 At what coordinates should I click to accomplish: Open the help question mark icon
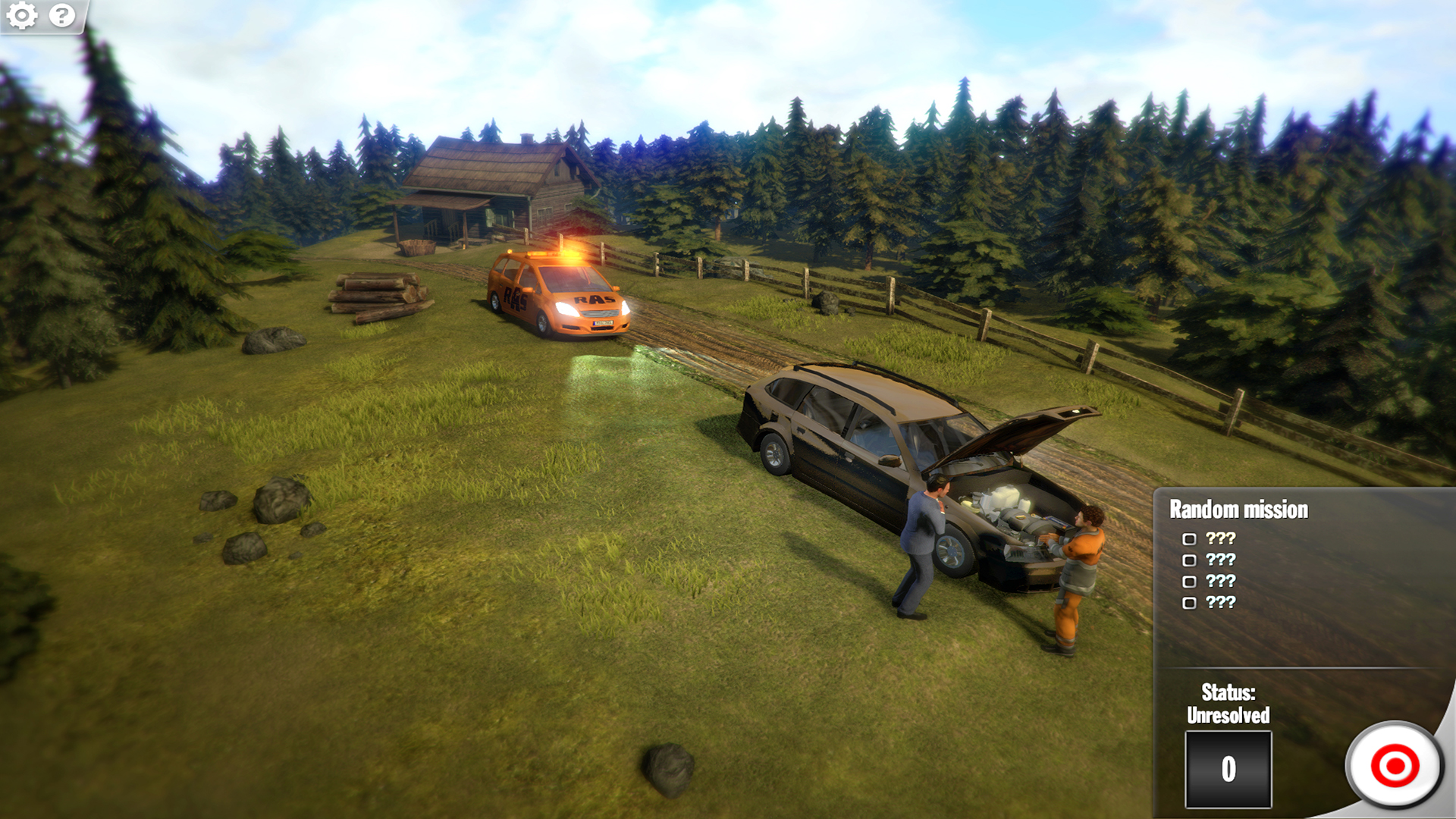[60, 15]
